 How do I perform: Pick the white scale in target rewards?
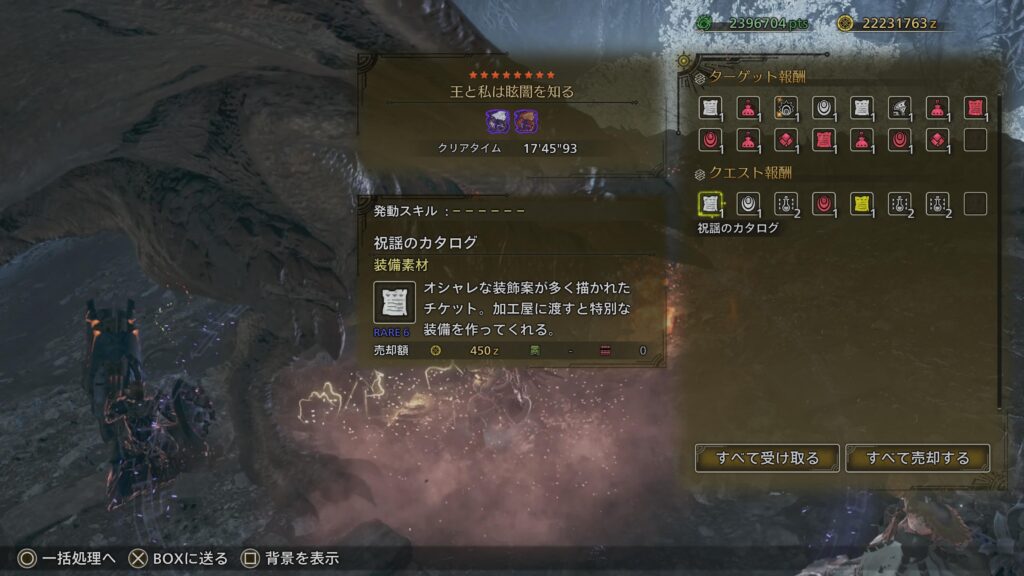[x=823, y=107]
